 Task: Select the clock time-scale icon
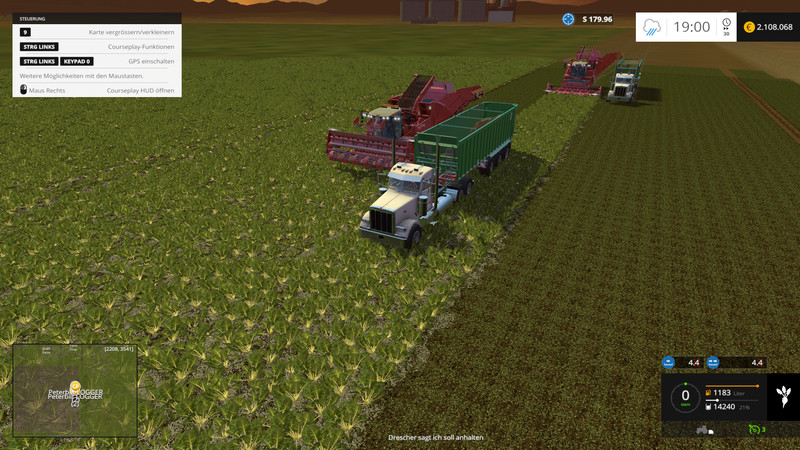click(726, 26)
